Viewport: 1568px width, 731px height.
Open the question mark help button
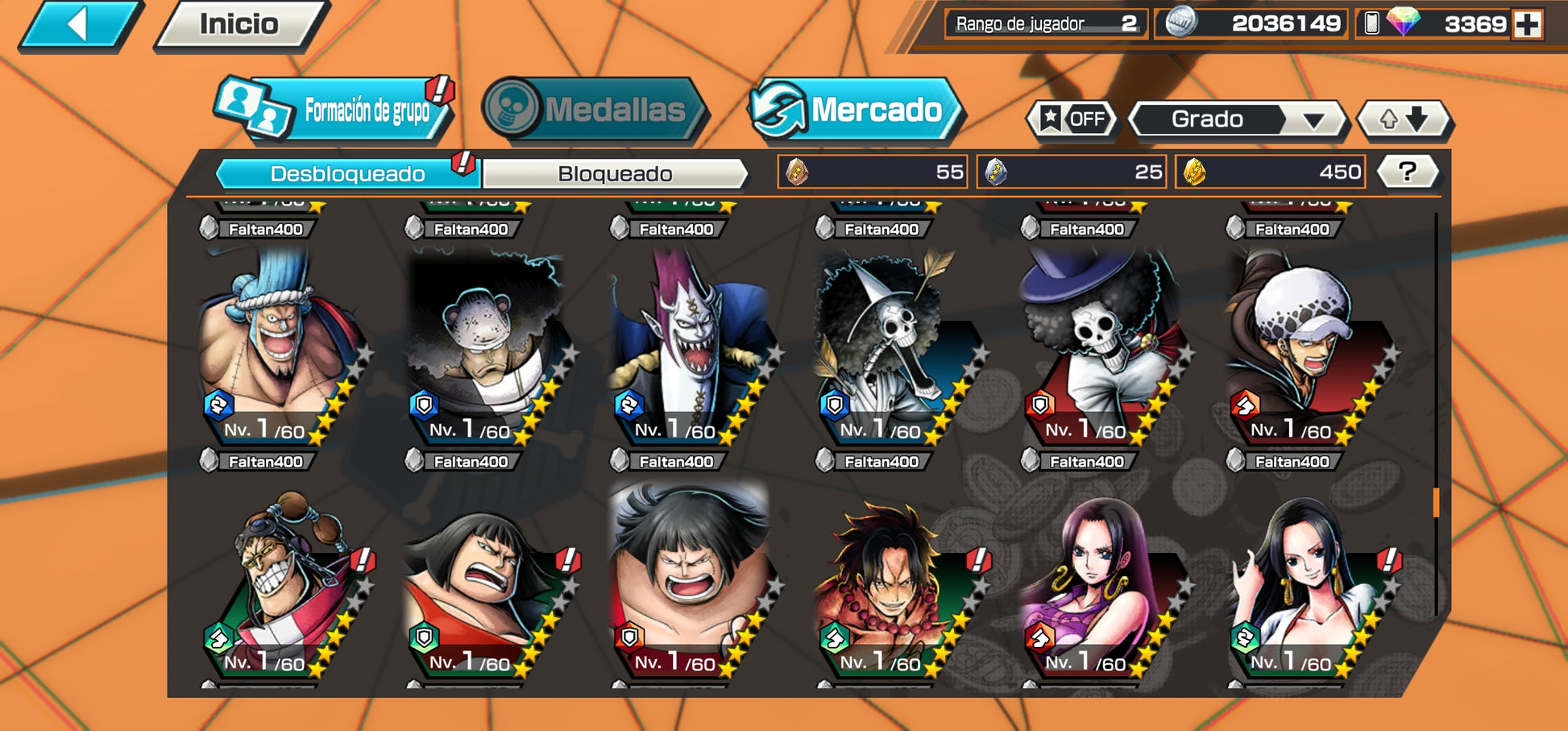(x=1407, y=172)
